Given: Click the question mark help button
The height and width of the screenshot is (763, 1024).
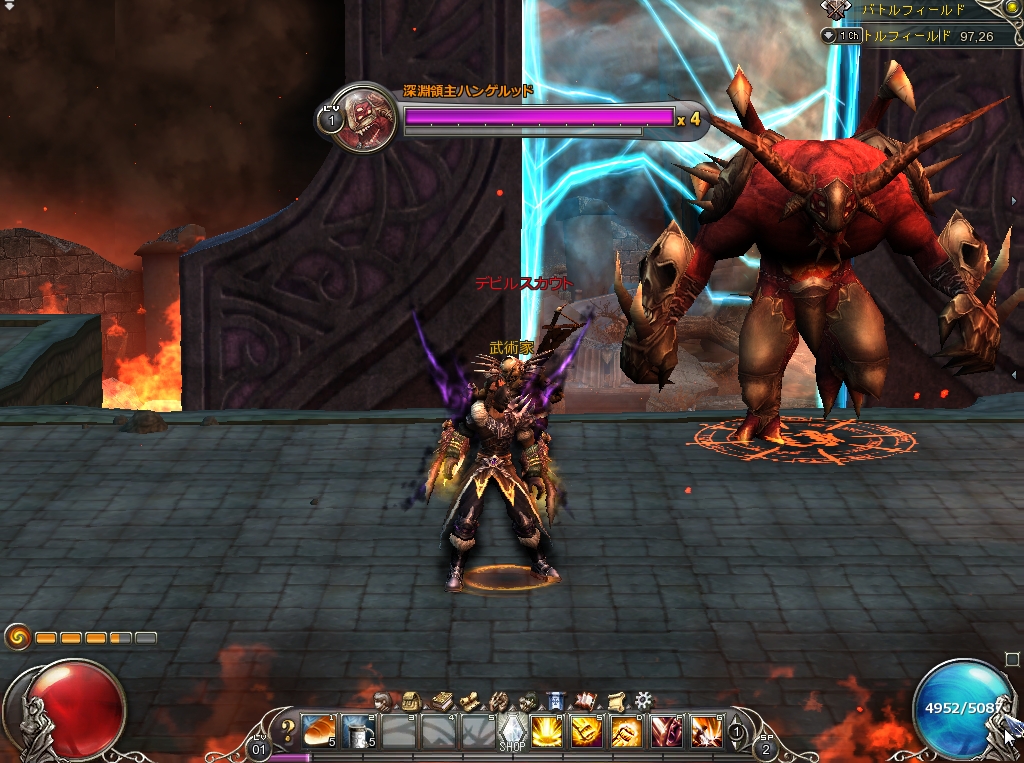Looking at the screenshot, I should pos(289,729).
